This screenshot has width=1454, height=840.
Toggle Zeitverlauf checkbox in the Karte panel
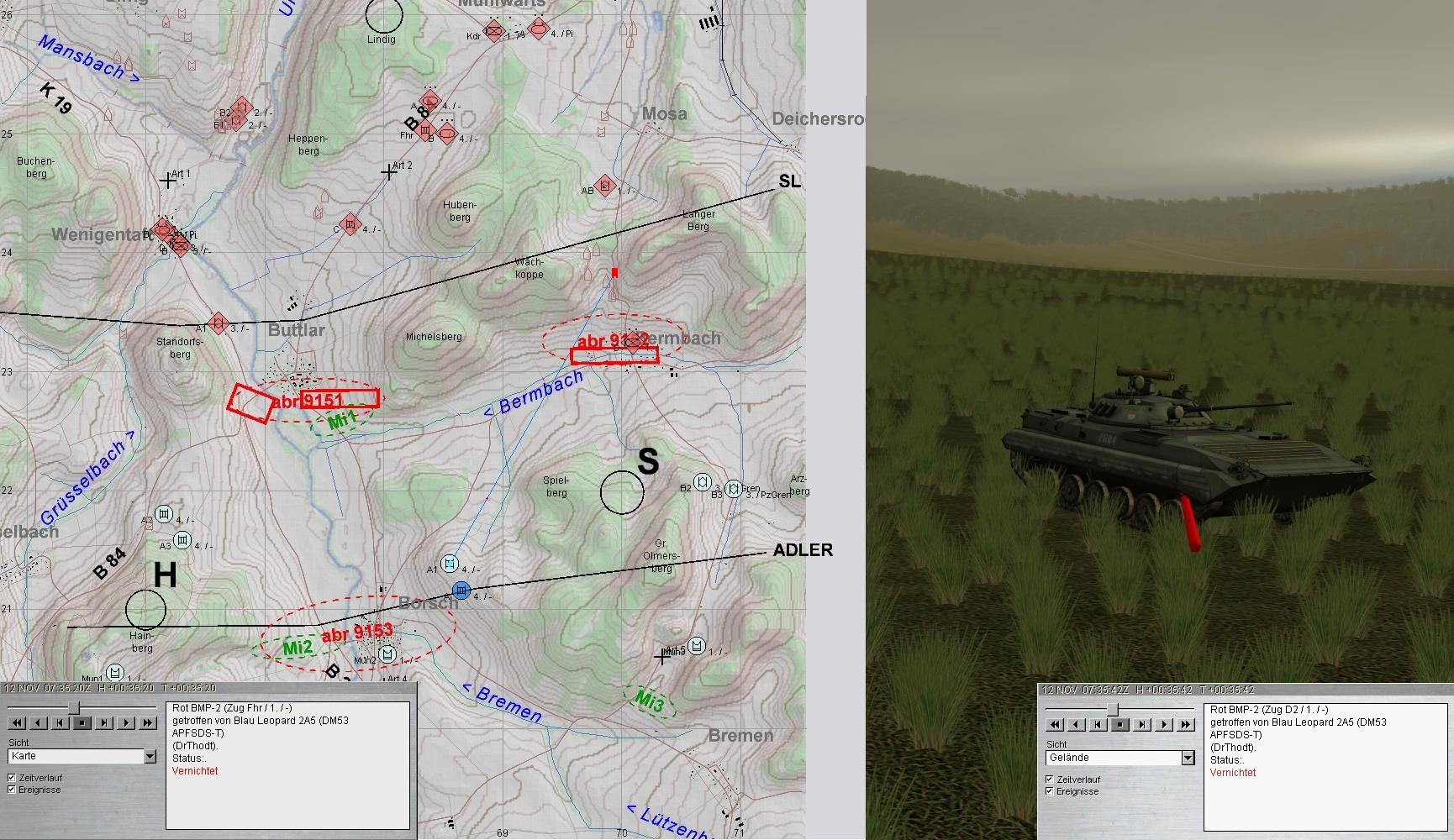pos(12,778)
